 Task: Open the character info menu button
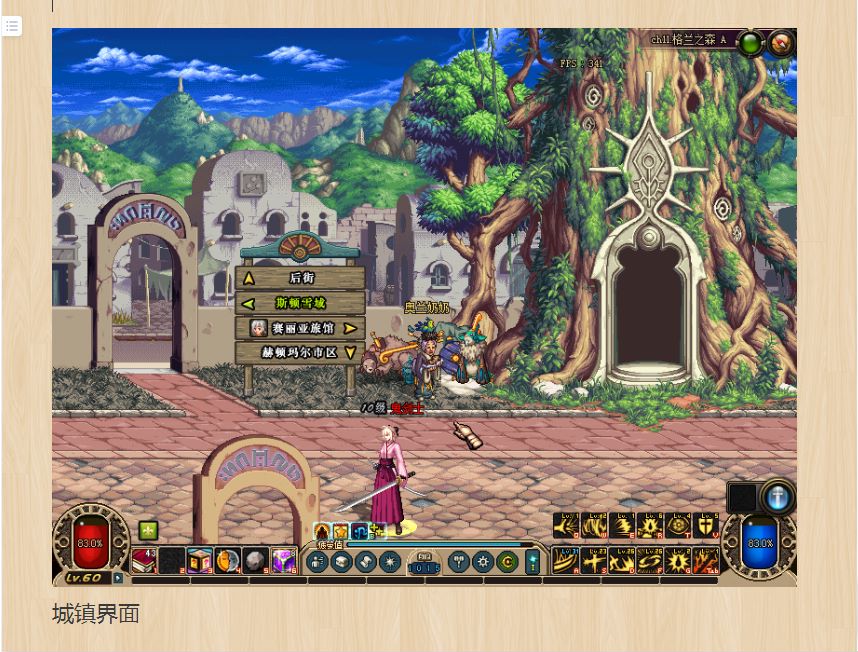[319, 562]
